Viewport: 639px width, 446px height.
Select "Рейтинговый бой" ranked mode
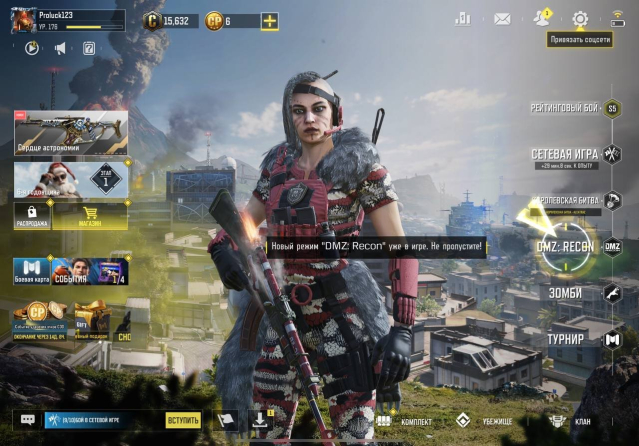[x=563, y=107]
